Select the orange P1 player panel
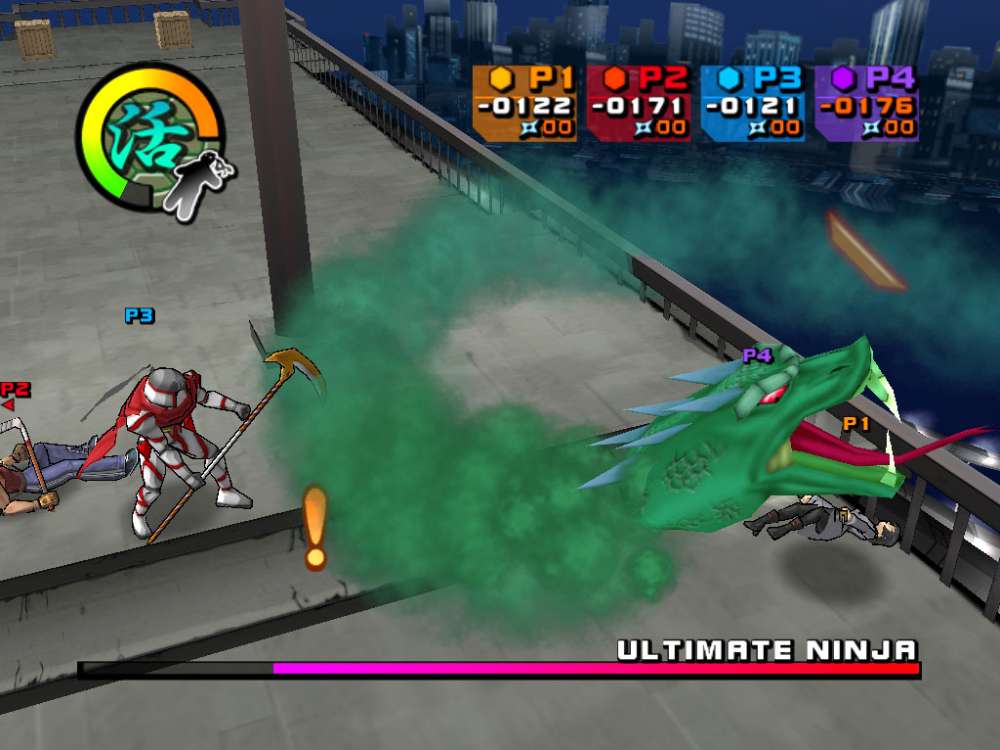This screenshot has height=750, width=1000. pos(524,103)
